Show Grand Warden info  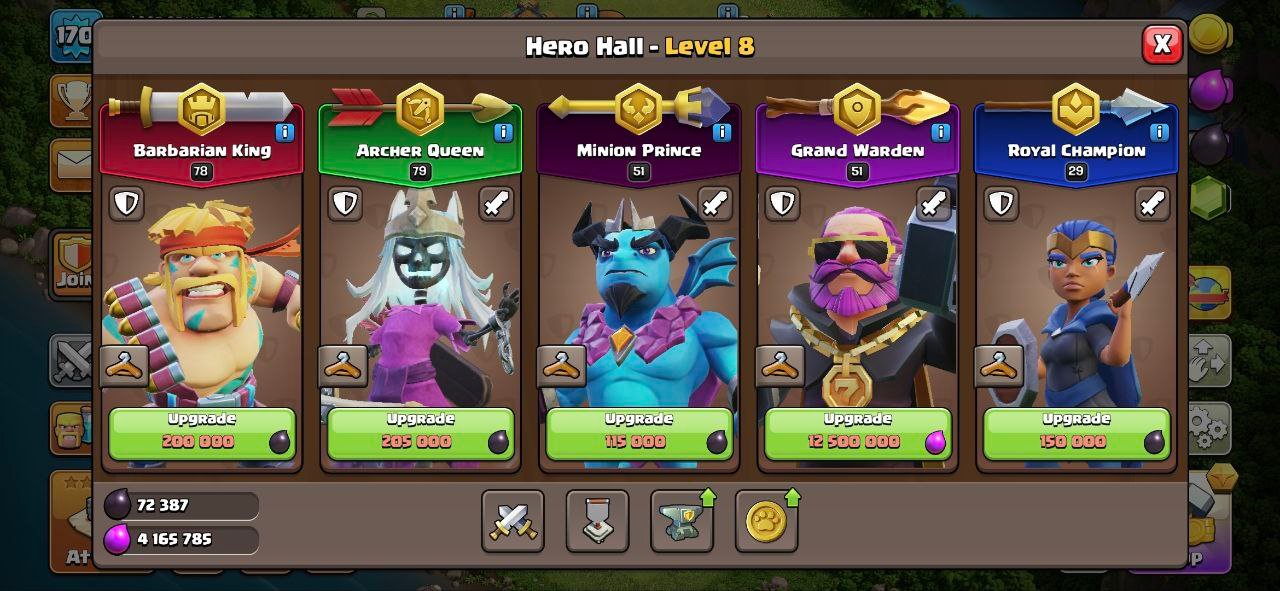[940, 132]
